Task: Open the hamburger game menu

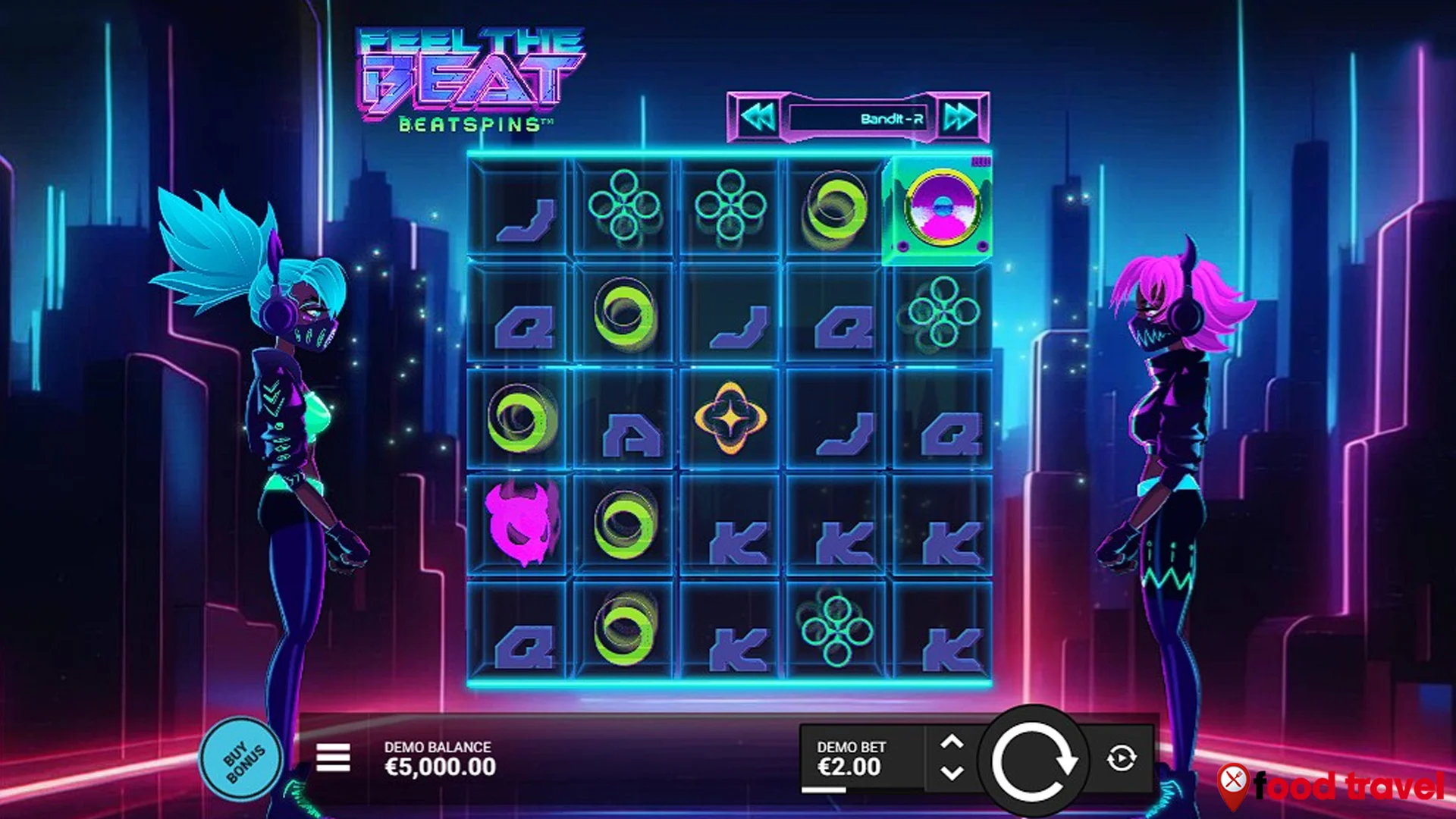Action: (332, 756)
